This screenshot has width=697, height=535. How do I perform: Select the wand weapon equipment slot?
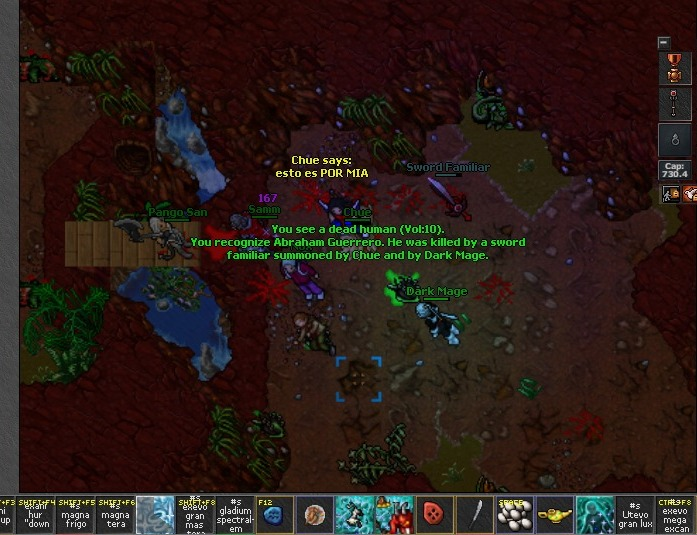[x=673, y=103]
